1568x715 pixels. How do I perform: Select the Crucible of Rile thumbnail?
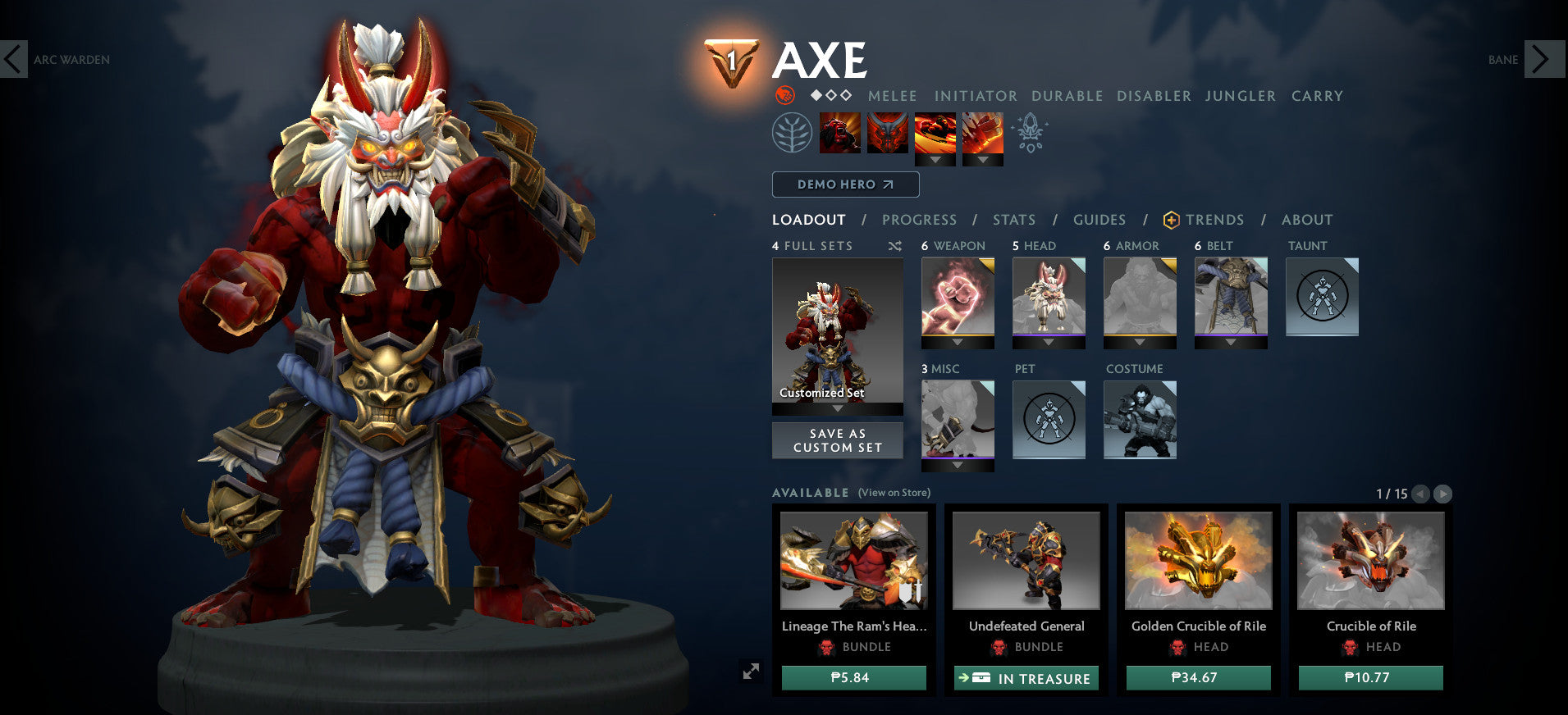click(x=1369, y=560)
